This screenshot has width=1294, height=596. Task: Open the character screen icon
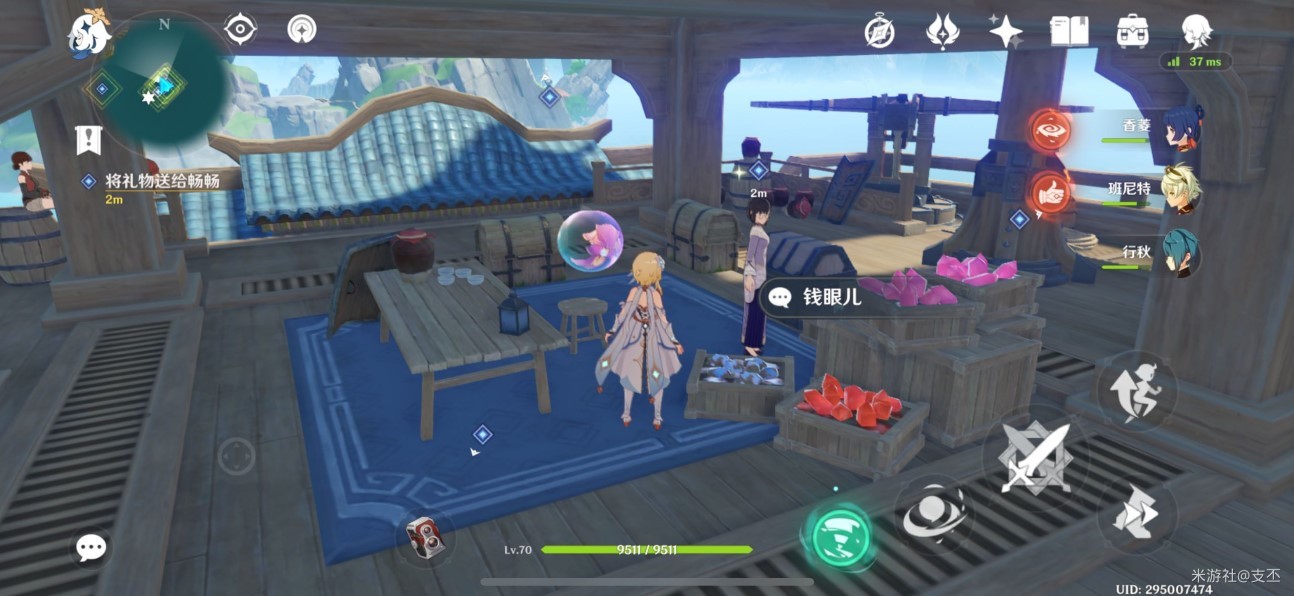tap(1196, 32)
